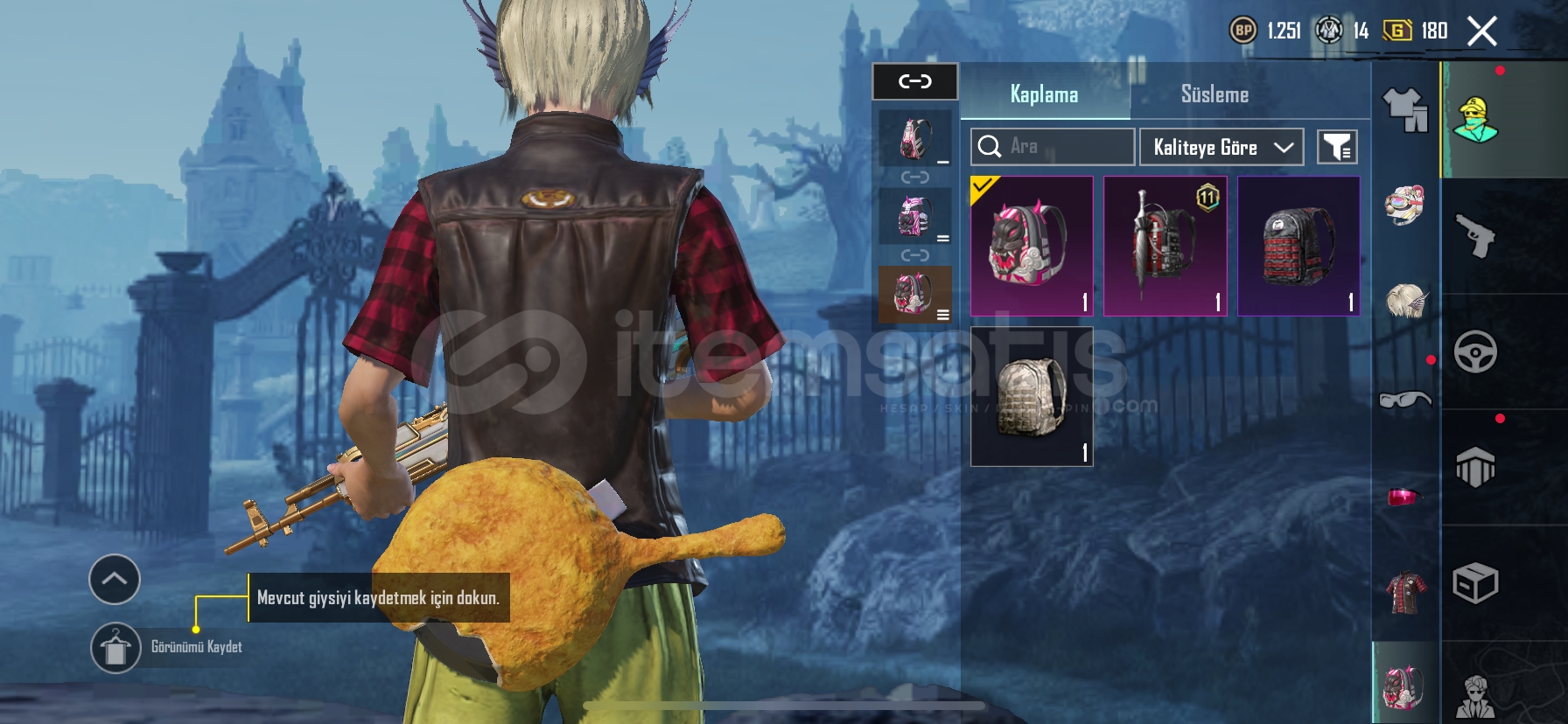Select the yellow-hat character outfit category
Viewport: 1568px width, 724px height.
(1476, 121)
